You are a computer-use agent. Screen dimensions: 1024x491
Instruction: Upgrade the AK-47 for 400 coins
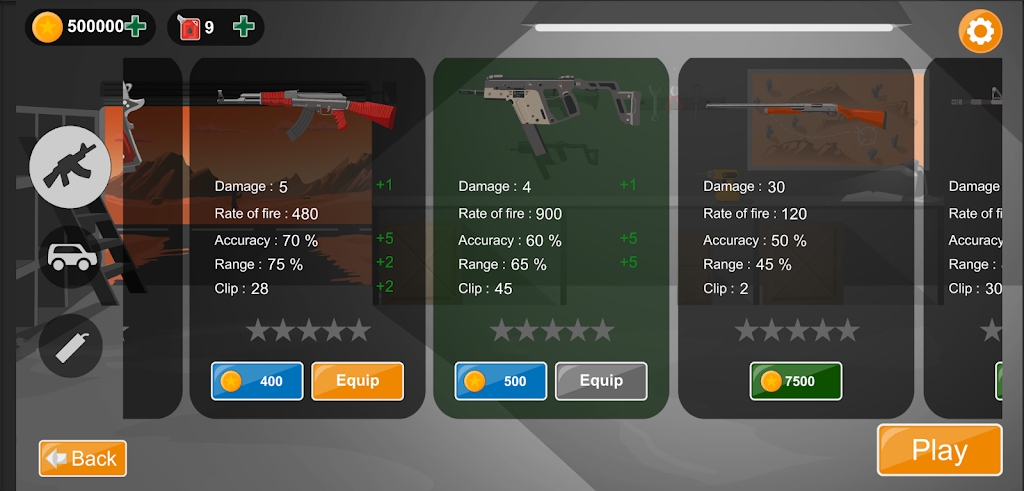(257, 381)
